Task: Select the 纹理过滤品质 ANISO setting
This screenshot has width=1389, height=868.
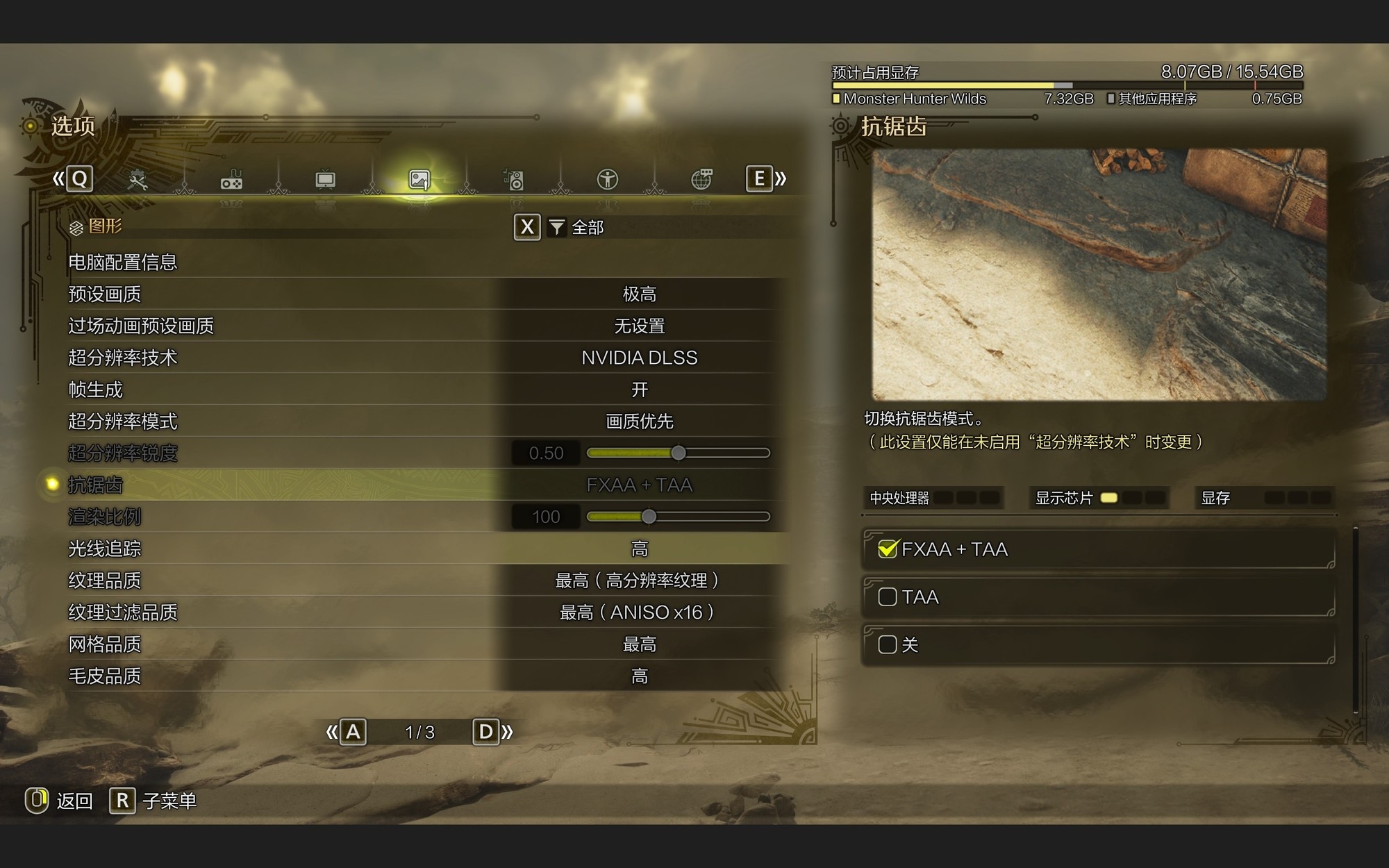Action: click(x=639, y=612)
